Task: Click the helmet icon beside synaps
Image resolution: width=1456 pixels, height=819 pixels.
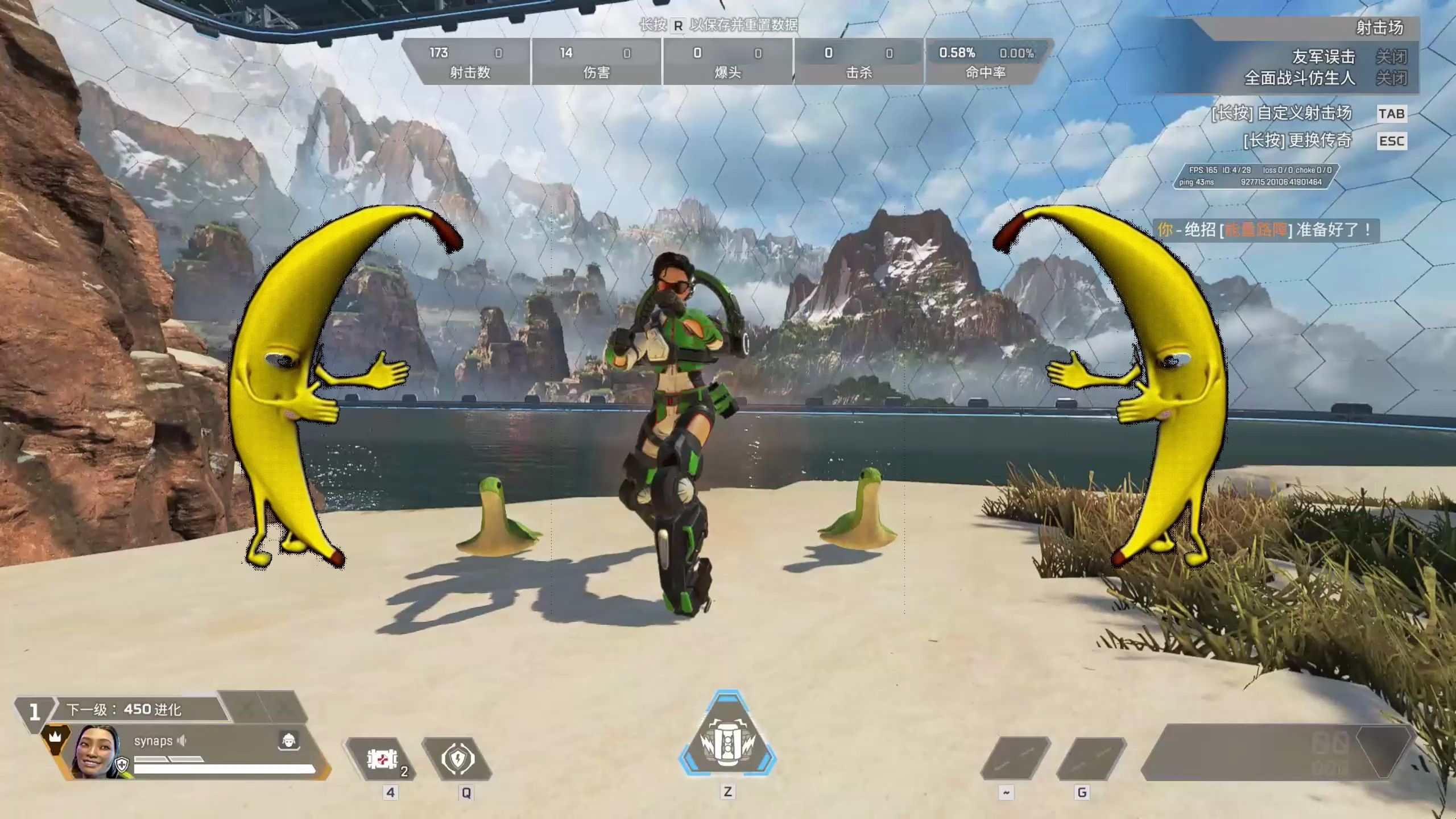Action: click(x=289, y=740)
